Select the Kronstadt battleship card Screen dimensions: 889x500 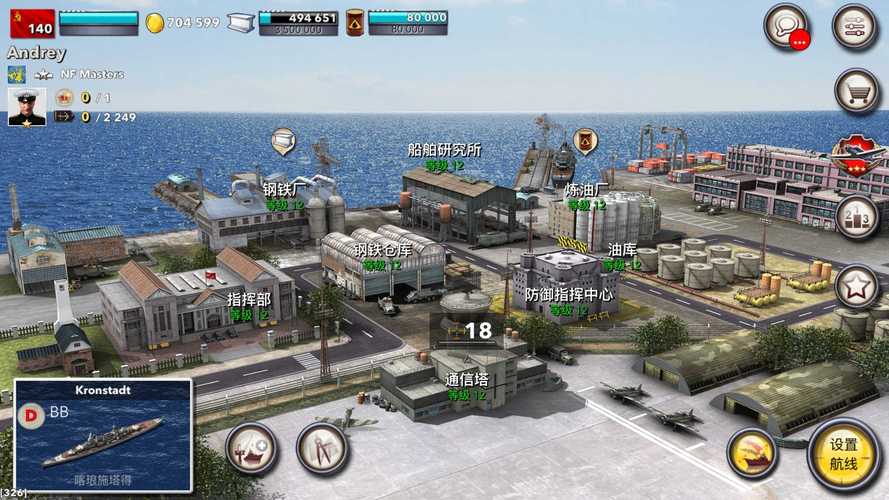pos(103,435)
